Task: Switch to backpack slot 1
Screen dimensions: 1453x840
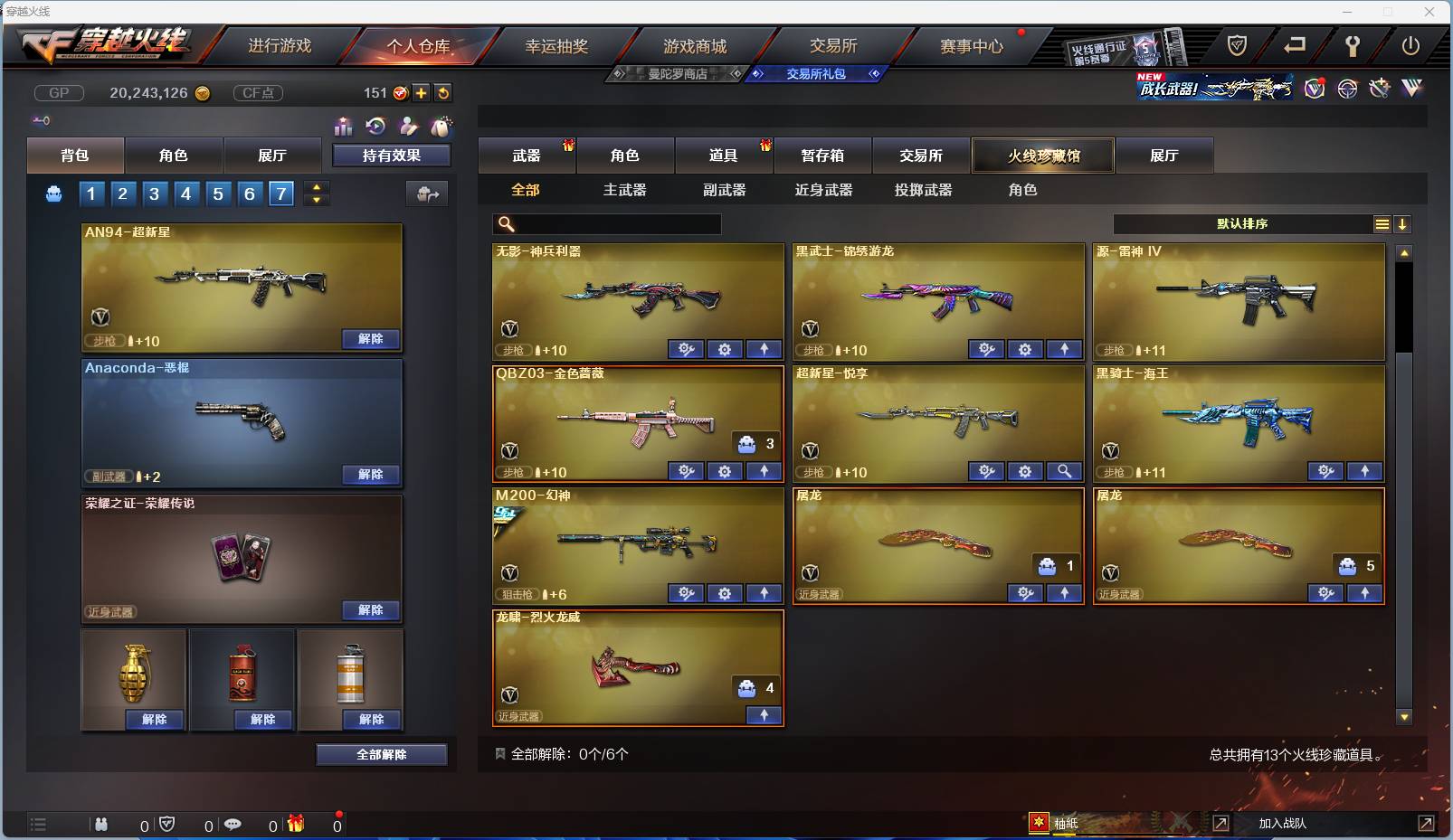Action: [x=91, y=193]
